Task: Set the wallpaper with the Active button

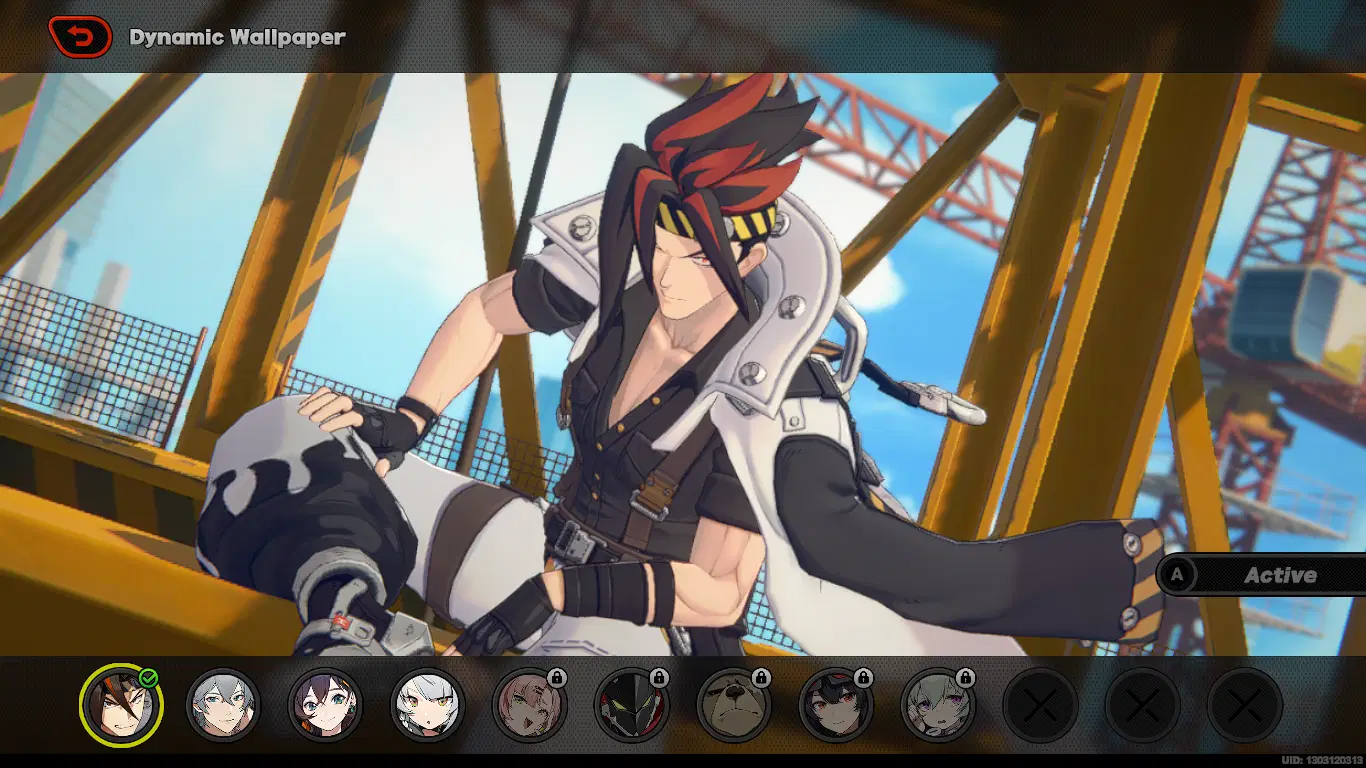Action: tap(1262, 575)
